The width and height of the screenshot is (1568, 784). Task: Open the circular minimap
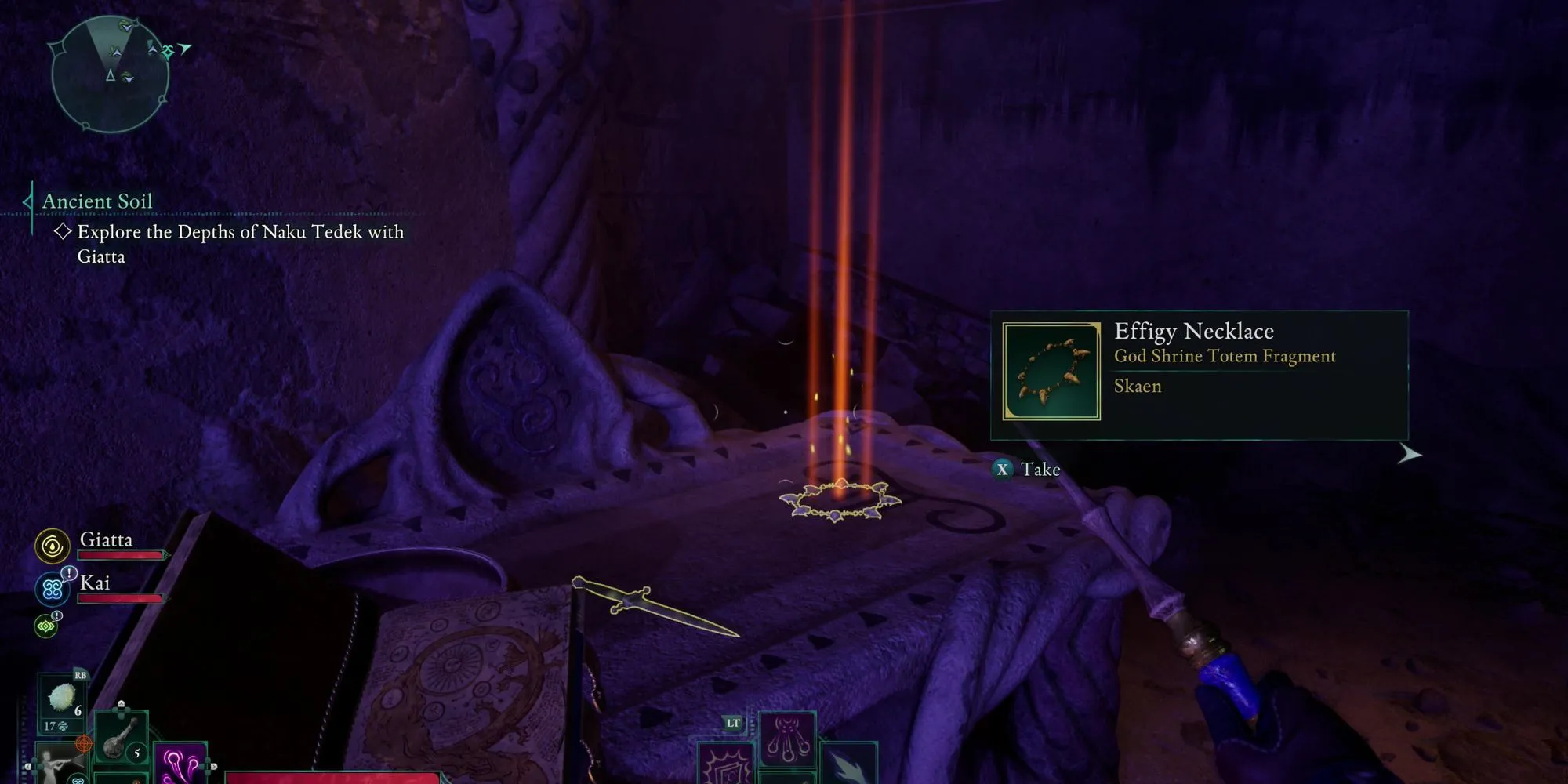click(110, 76)
